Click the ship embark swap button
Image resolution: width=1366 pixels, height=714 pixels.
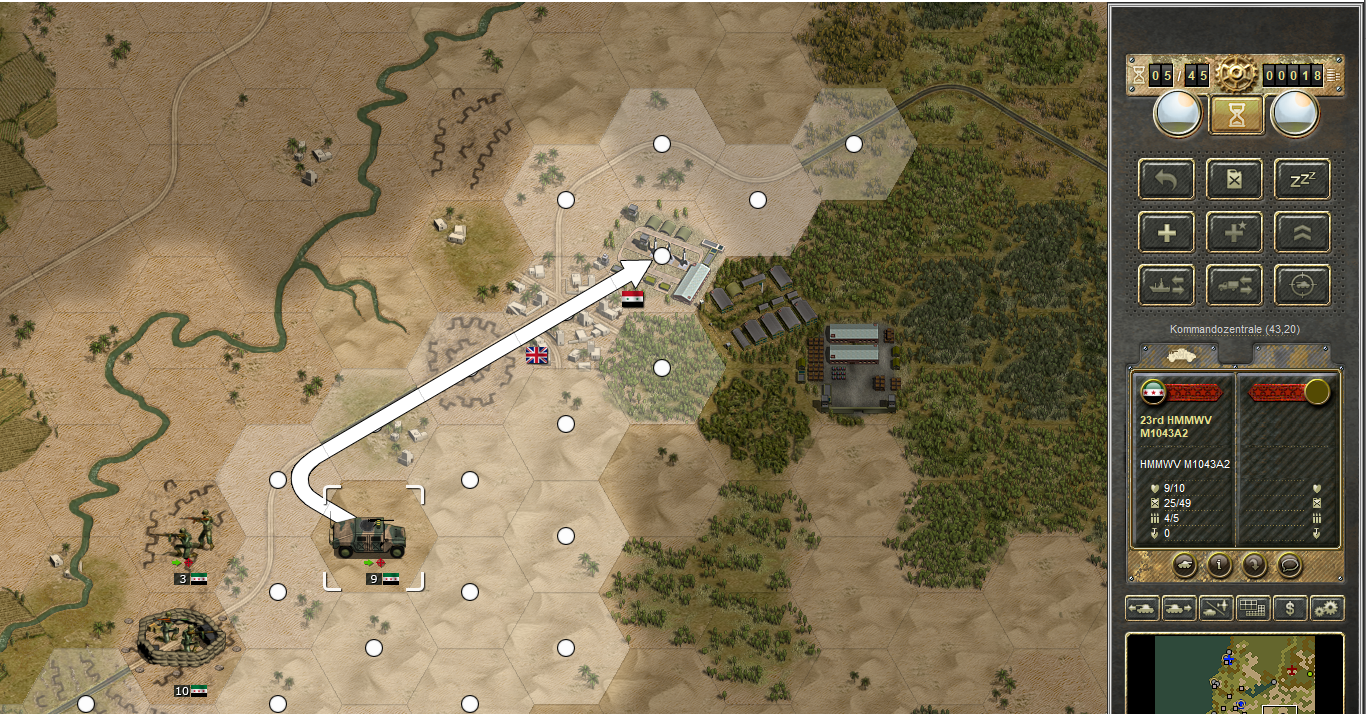1166,285
